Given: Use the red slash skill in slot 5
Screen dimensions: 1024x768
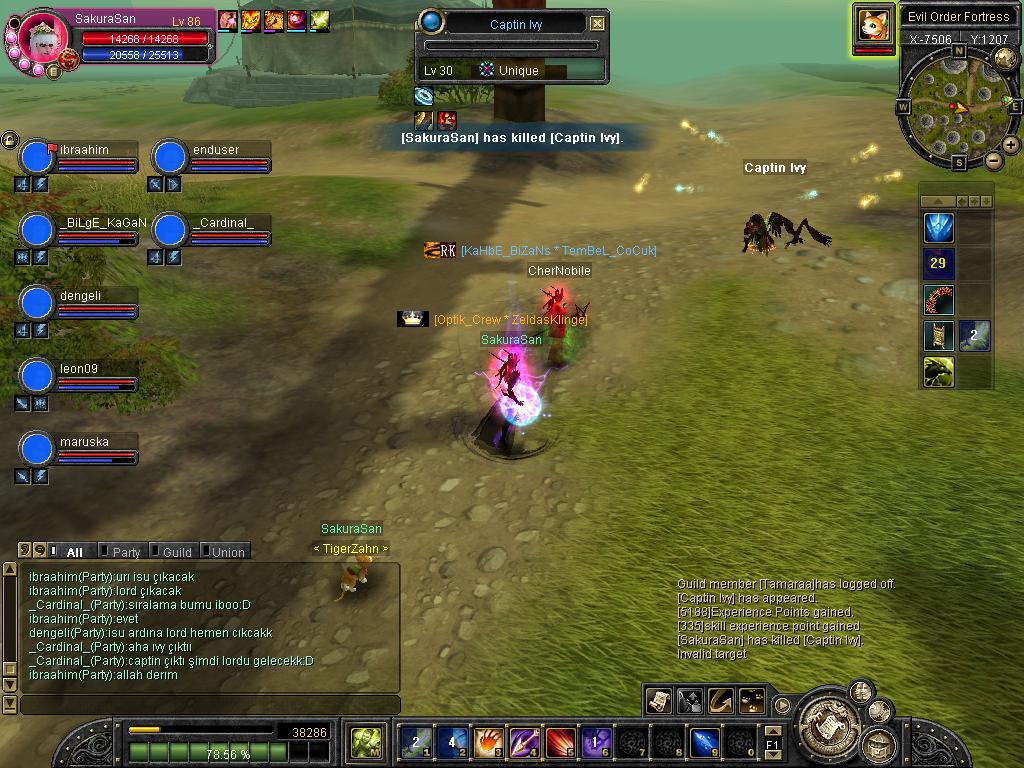Looking at the screenshot, I should click(x=560, y=742).
